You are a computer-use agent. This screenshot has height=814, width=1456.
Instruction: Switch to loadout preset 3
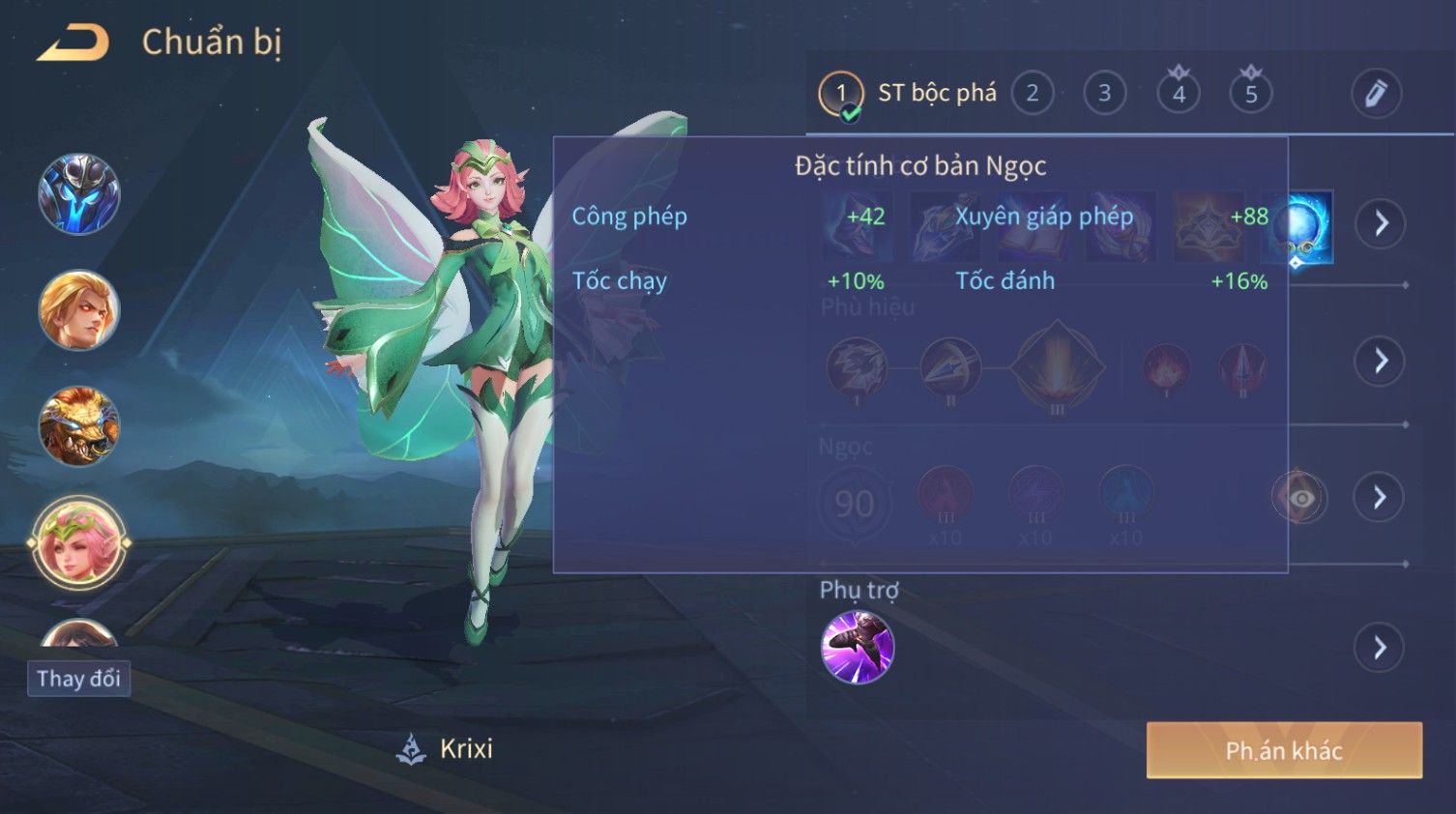click(1104, 94)
